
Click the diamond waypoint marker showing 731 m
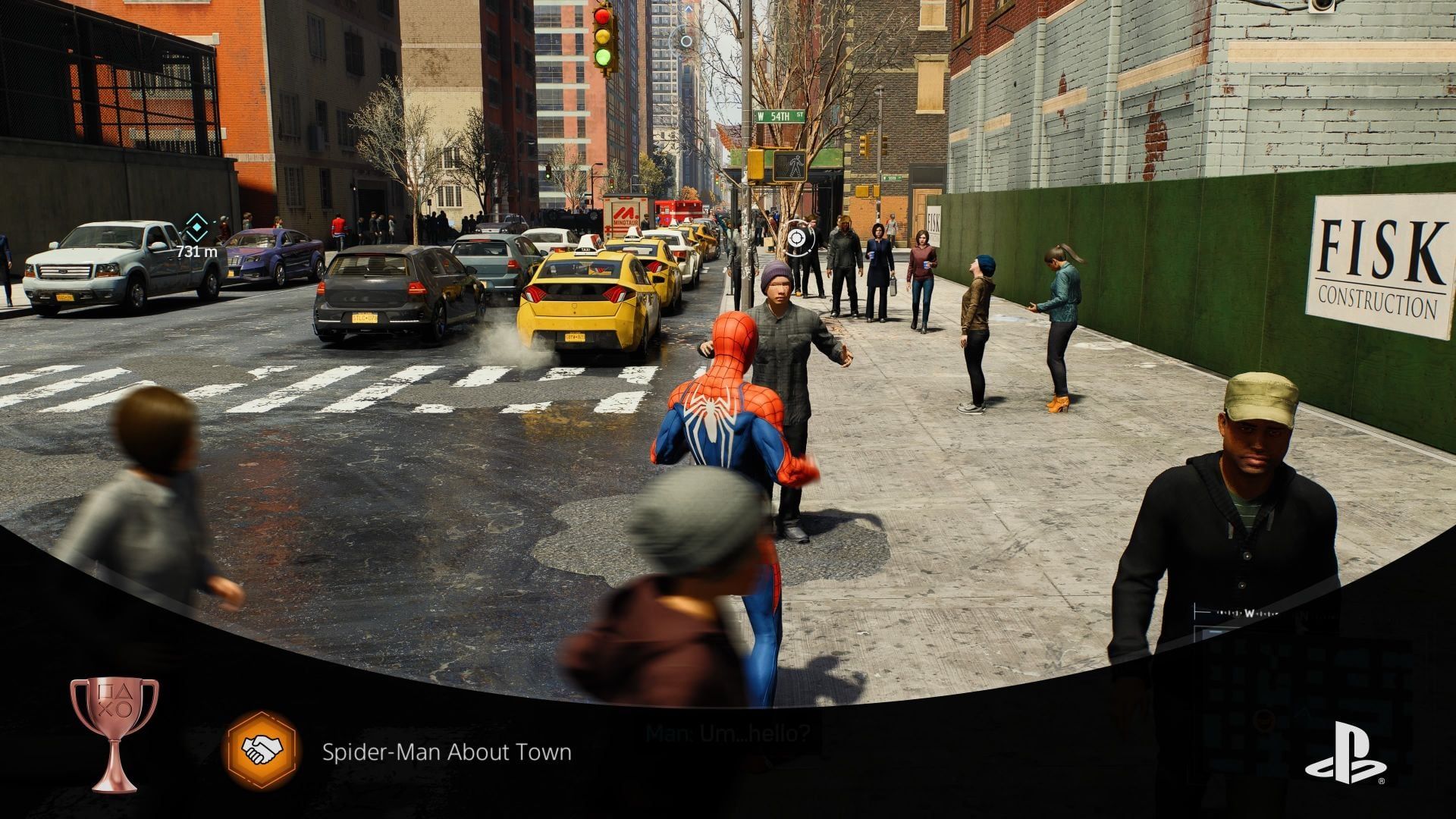[196, 226]
